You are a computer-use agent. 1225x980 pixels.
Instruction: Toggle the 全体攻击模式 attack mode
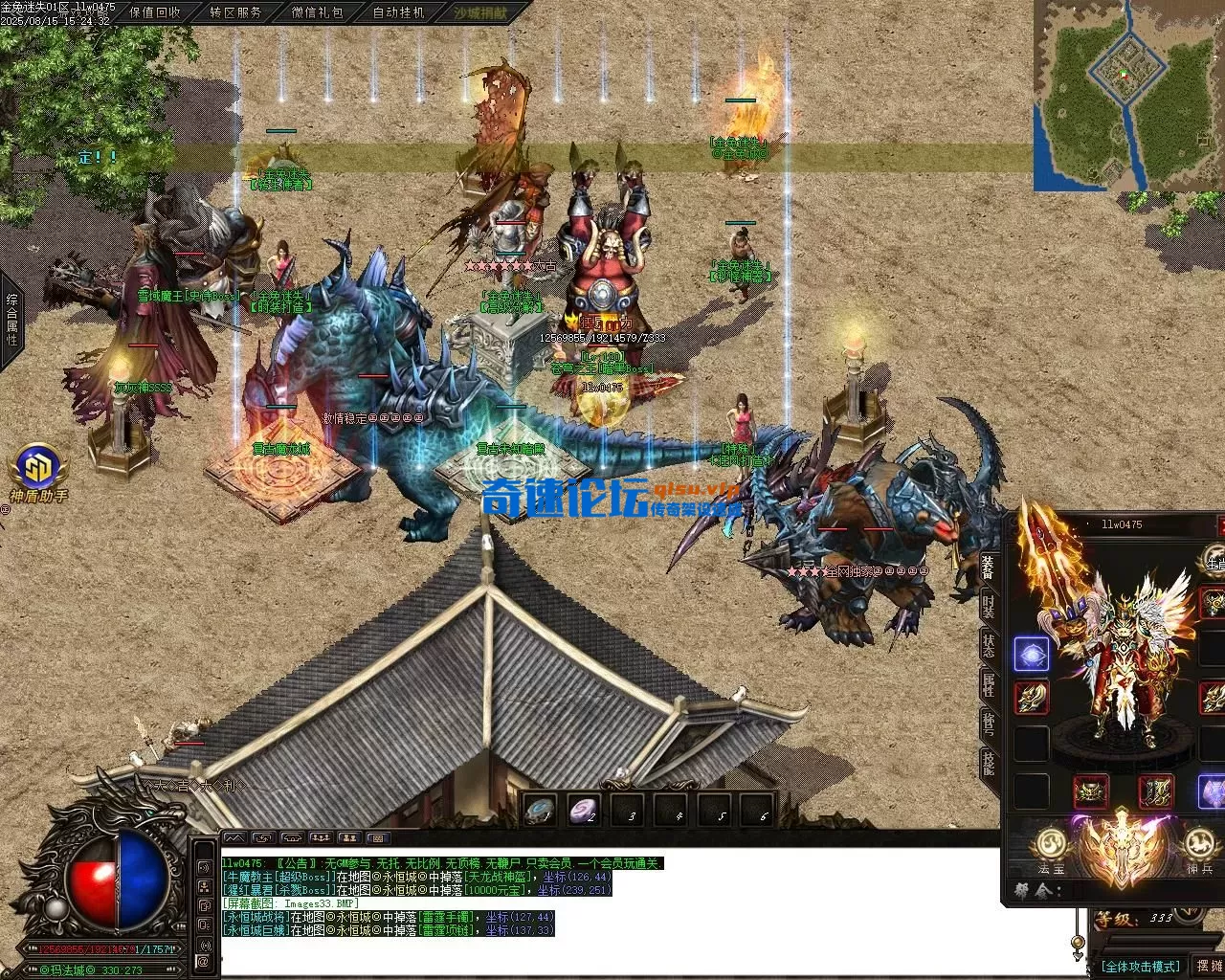click(1141, 967)
